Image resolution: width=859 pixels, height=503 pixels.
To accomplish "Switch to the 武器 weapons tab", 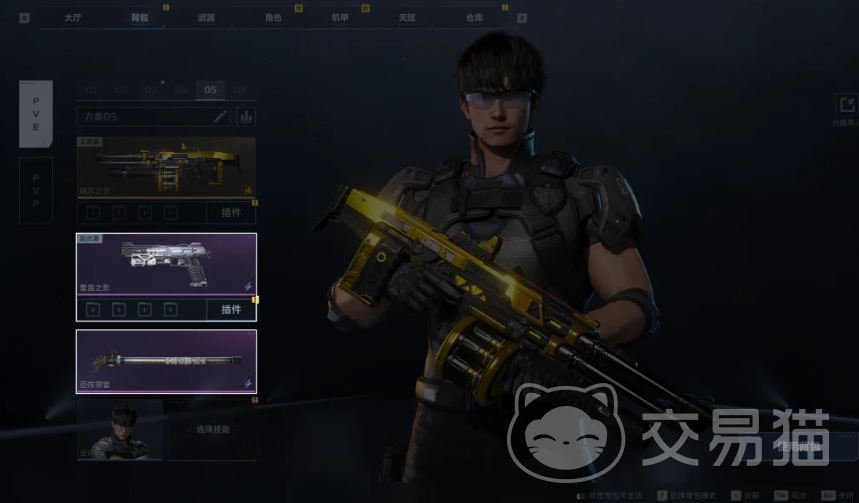I will [x=207, y=17].
